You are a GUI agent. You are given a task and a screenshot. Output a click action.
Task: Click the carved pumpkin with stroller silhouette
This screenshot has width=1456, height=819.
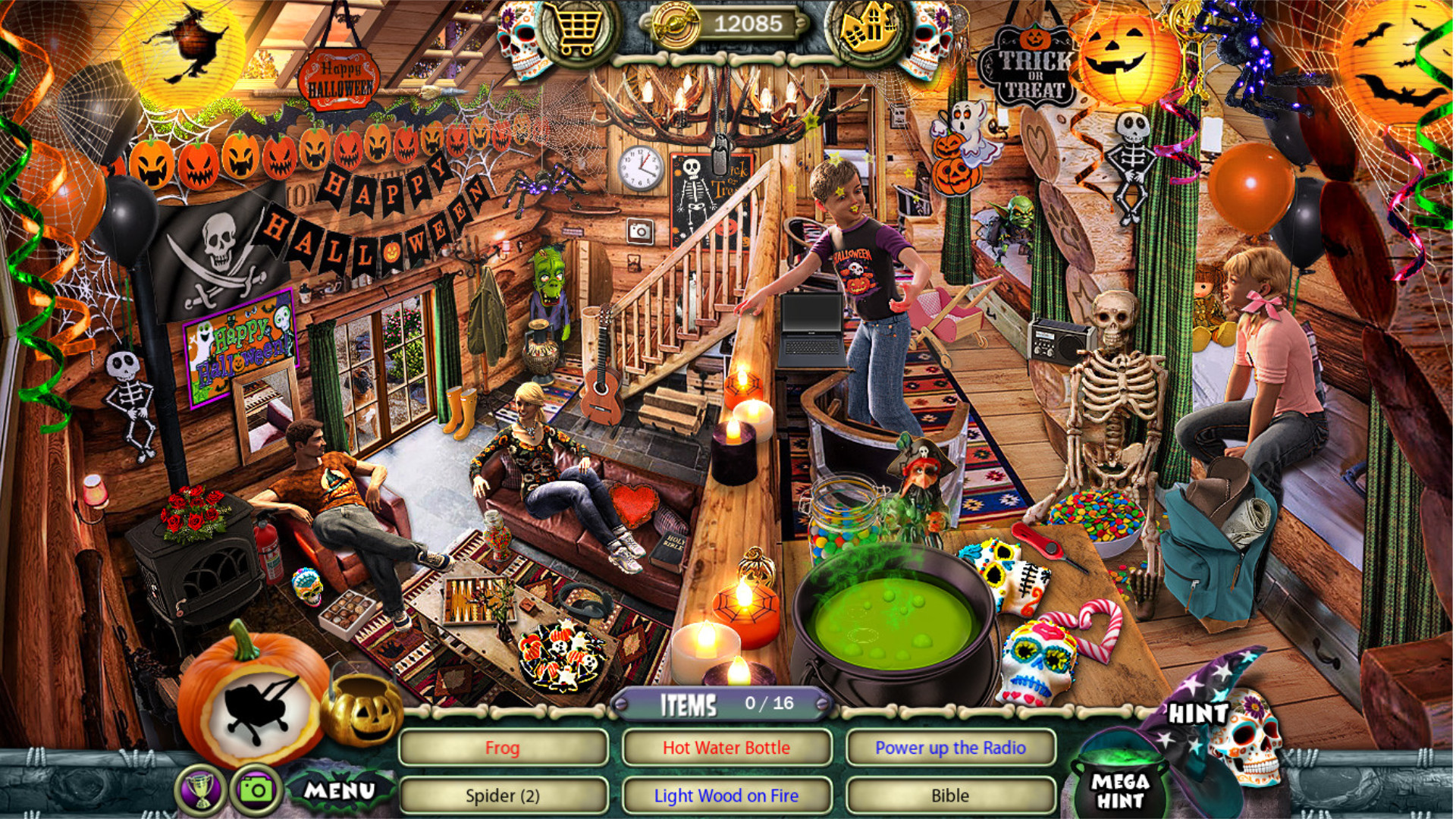(258, 704)
